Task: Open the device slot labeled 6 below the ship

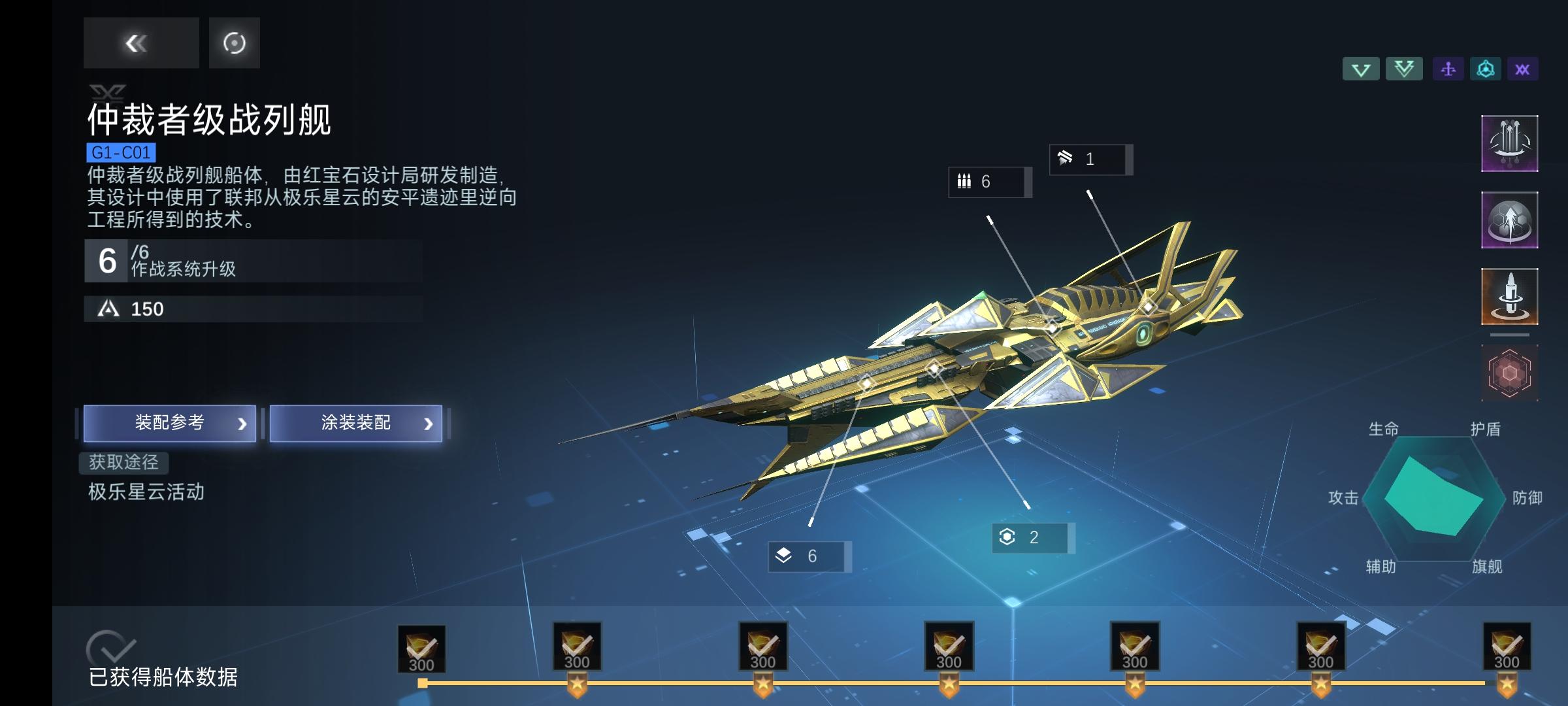Action: pos(809,556)
